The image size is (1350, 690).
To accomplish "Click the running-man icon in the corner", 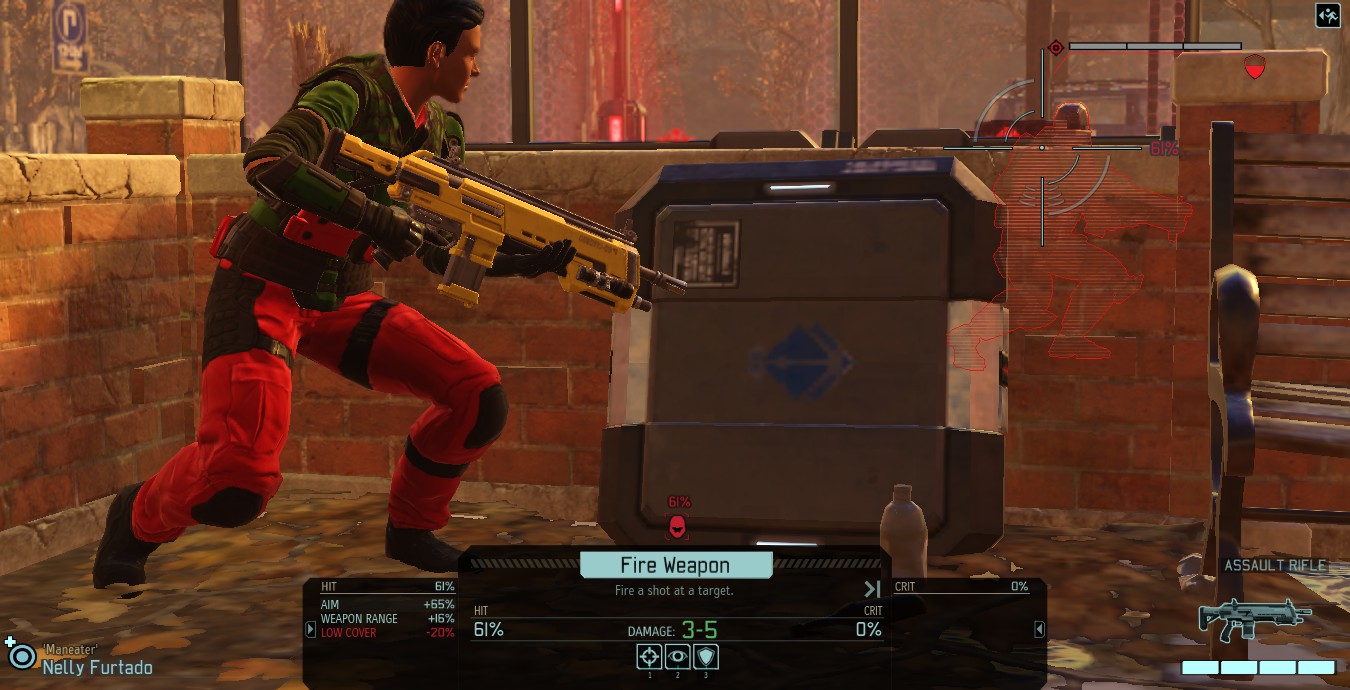I will point(1328,16).
